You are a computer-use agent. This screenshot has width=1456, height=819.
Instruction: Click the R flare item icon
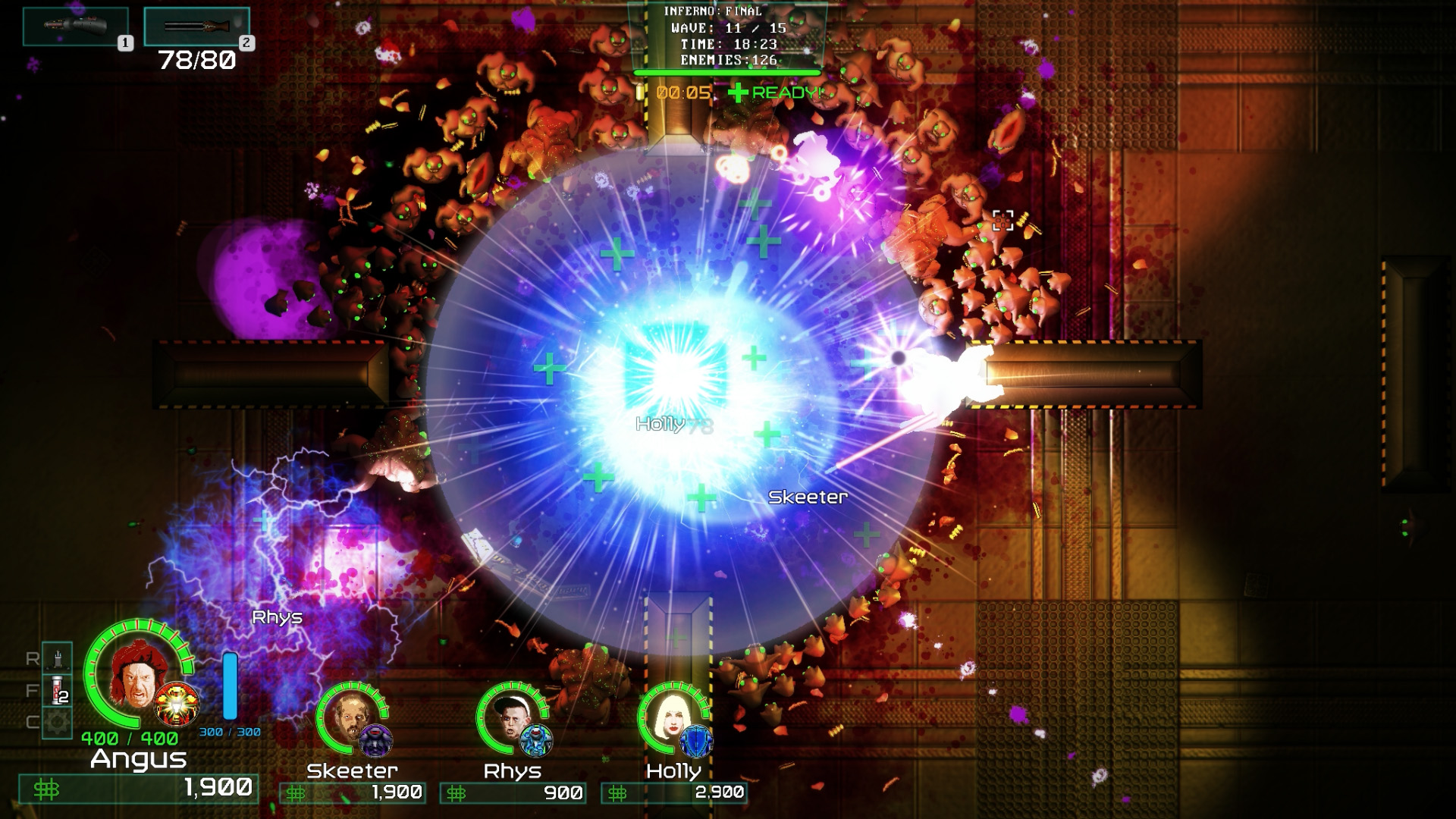coord(57,660)
